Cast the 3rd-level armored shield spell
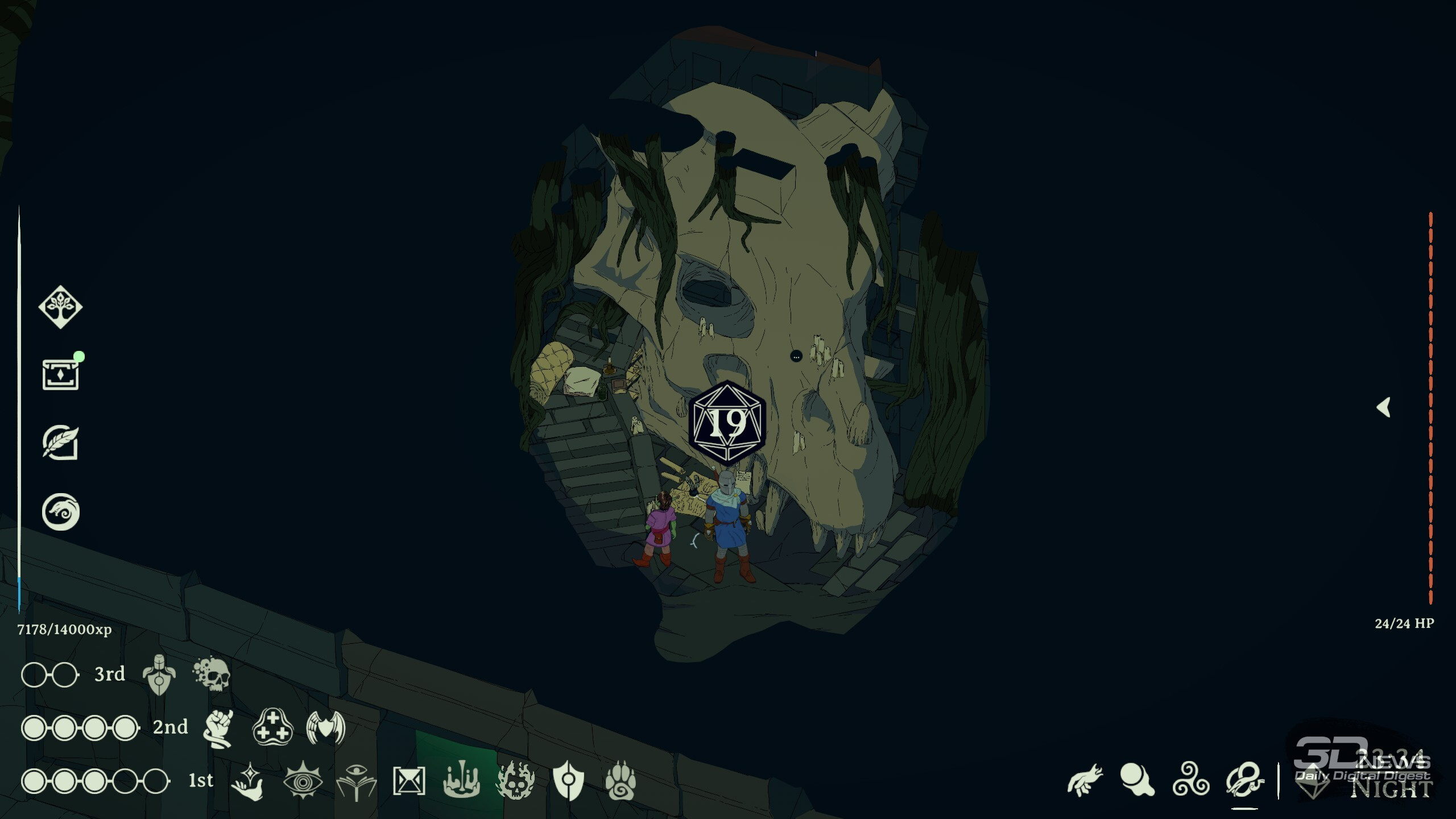This screenshot has height=819, width=1456. pyautogui.click(x=159, y=675)
